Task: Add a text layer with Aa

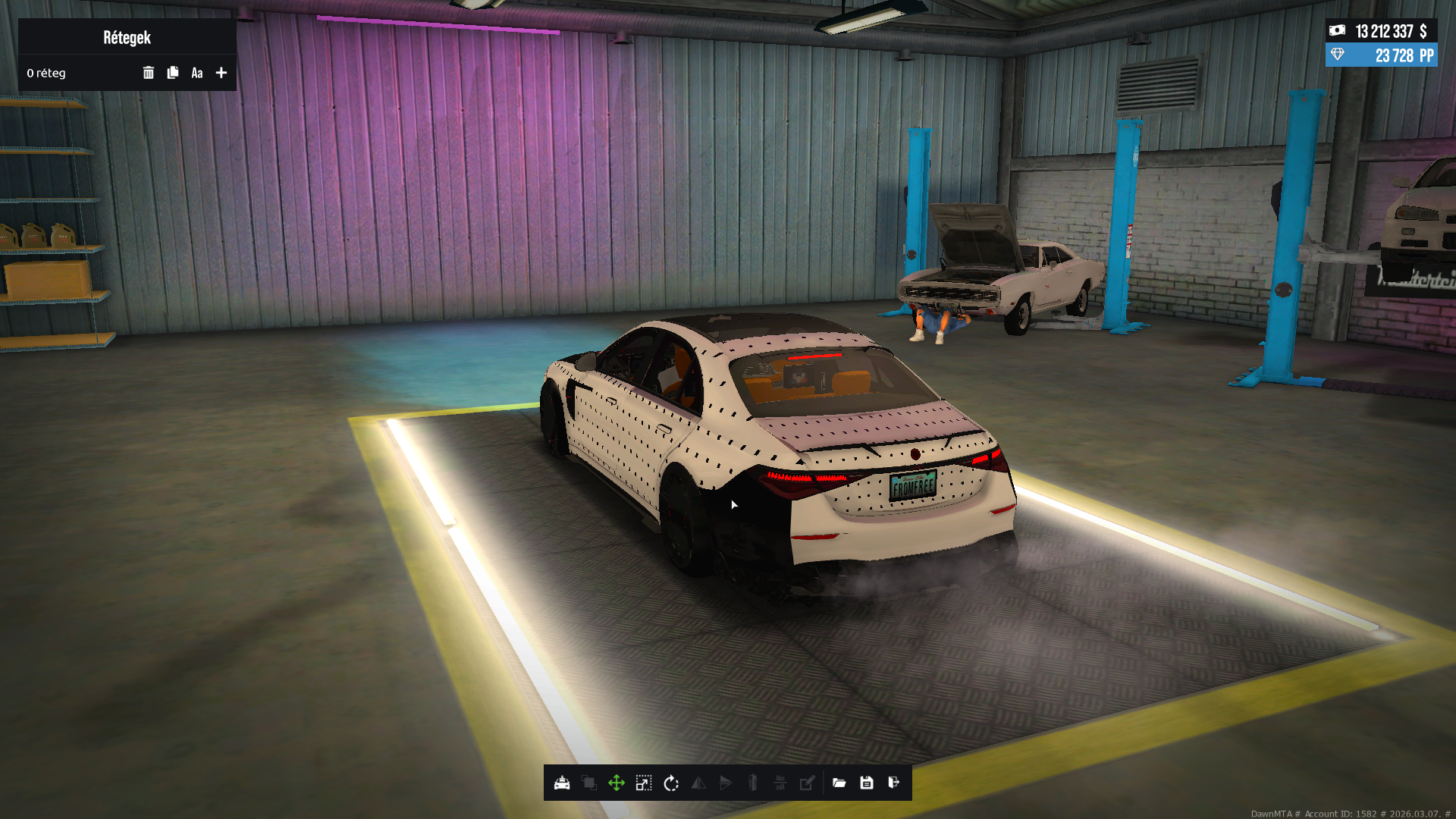Action: click(x=197, y=73)
